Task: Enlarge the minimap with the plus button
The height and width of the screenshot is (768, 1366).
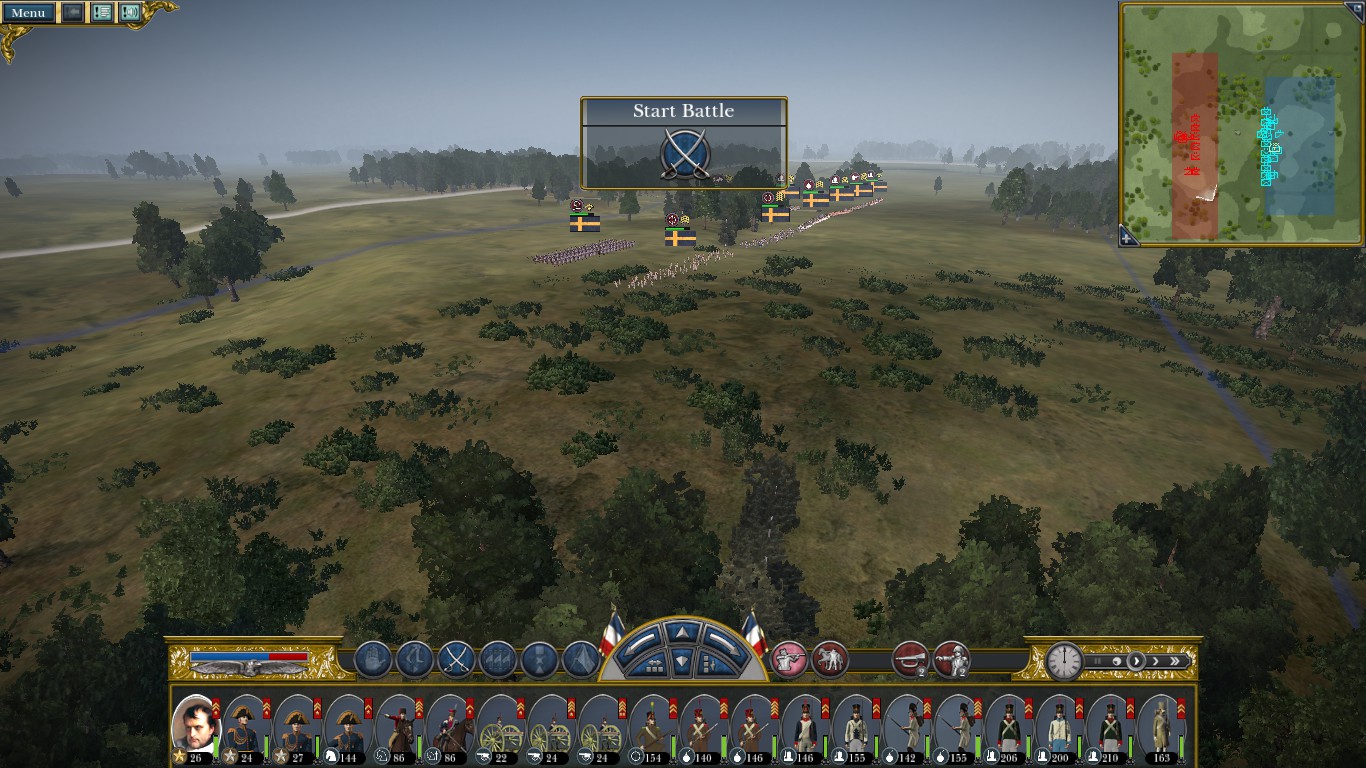Action: coord(1127,238)
